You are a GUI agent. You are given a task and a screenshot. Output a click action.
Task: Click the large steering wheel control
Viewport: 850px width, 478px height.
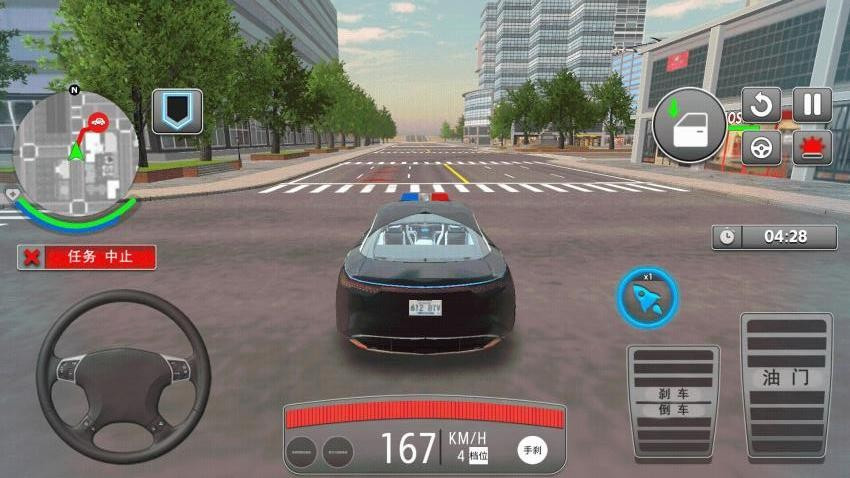click(123, 376)
